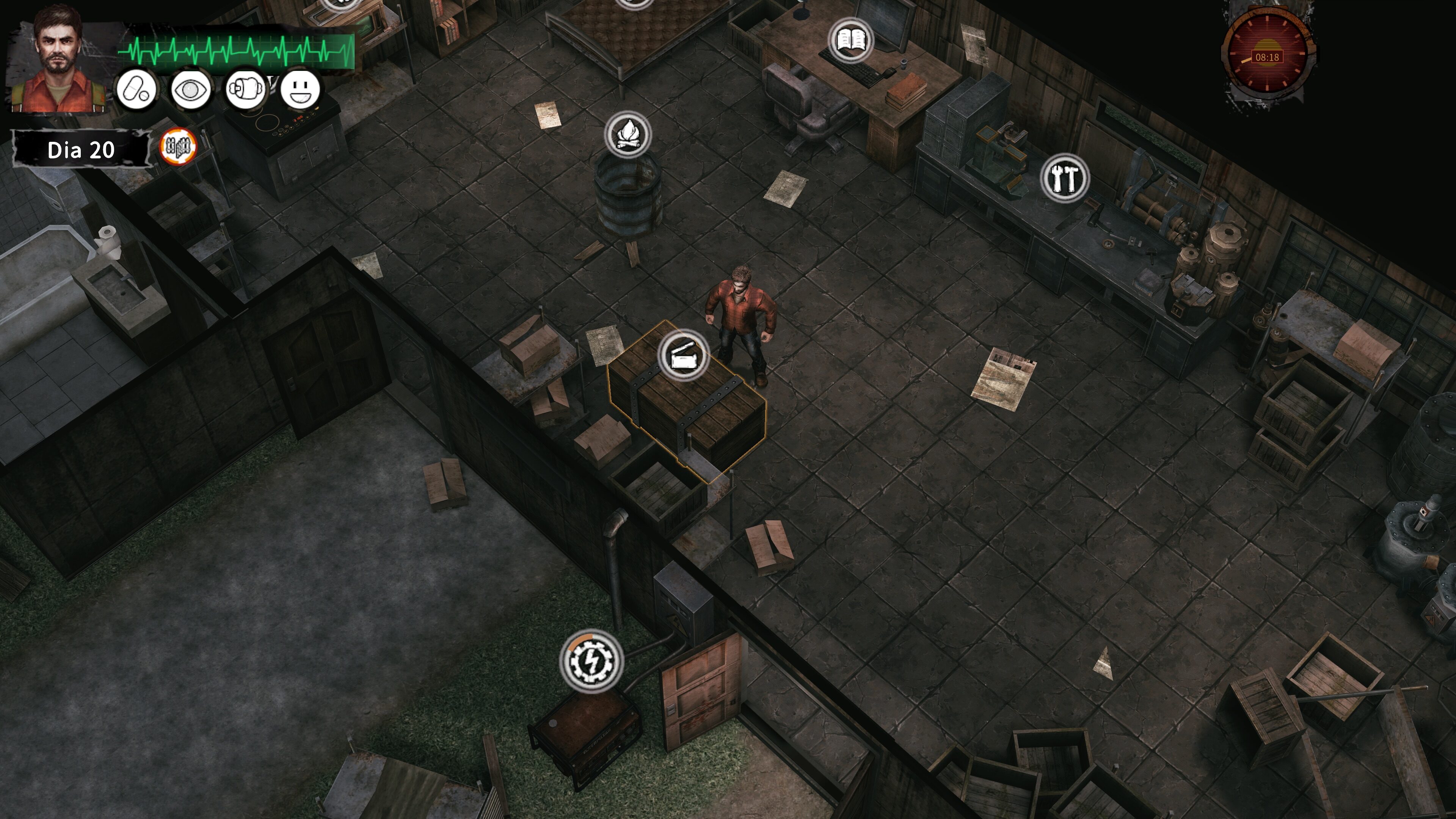Viewport: 1456px width, 819px height.
Task: Activate the generator lightning bolt icon
Action: coord(591,660)
